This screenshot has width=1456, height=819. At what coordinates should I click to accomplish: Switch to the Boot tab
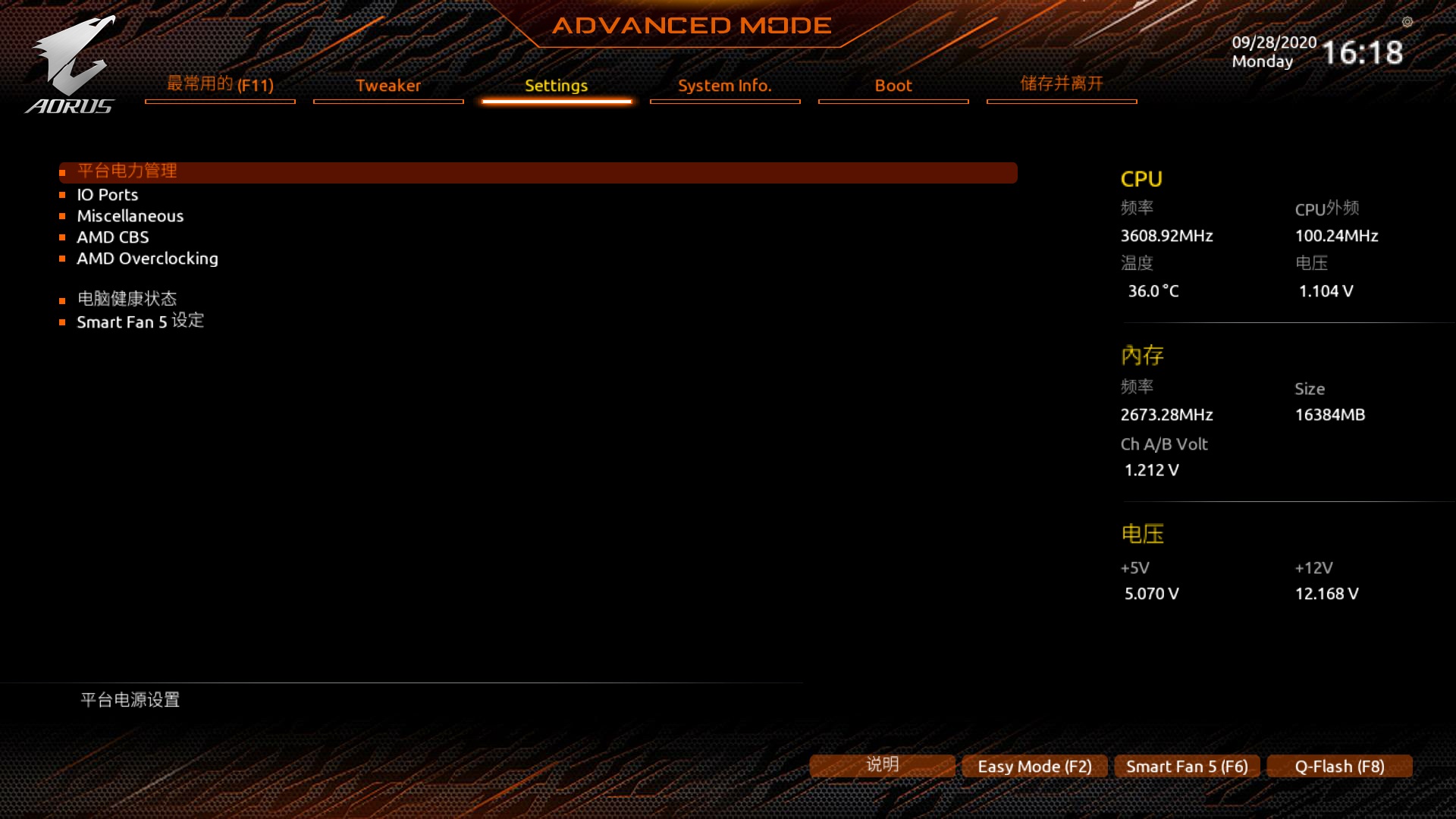tap(893, 86)
